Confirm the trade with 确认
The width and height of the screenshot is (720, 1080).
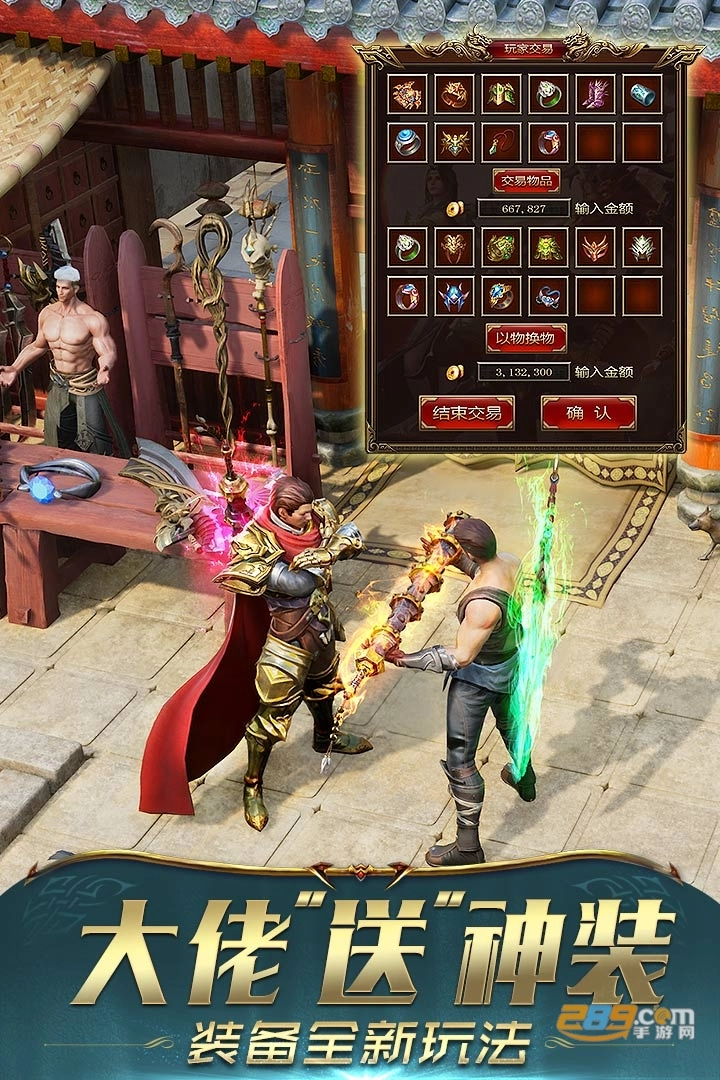tap(588, 412)
